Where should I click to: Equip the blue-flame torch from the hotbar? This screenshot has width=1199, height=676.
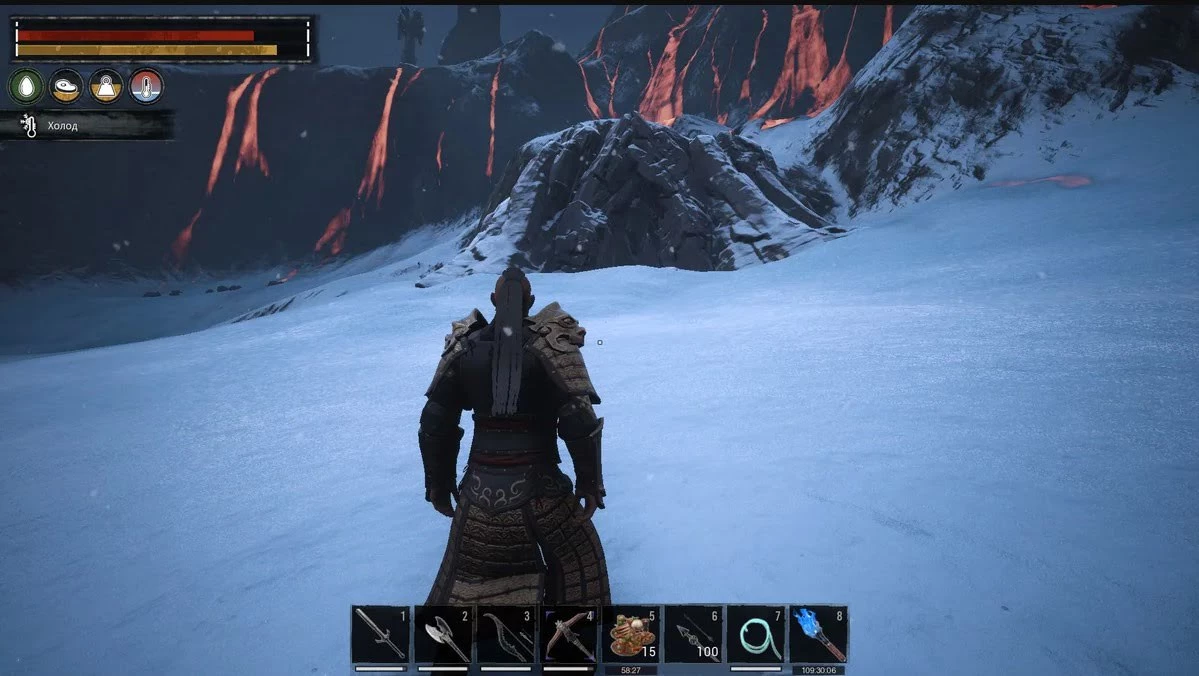pos(818,634)
